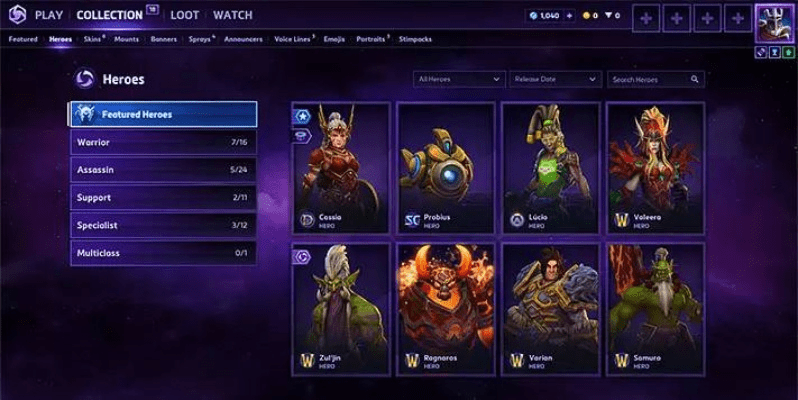Screen dimensions: 798x400
Task: Open the Voice Lines tab
Action: pos(294,39)
